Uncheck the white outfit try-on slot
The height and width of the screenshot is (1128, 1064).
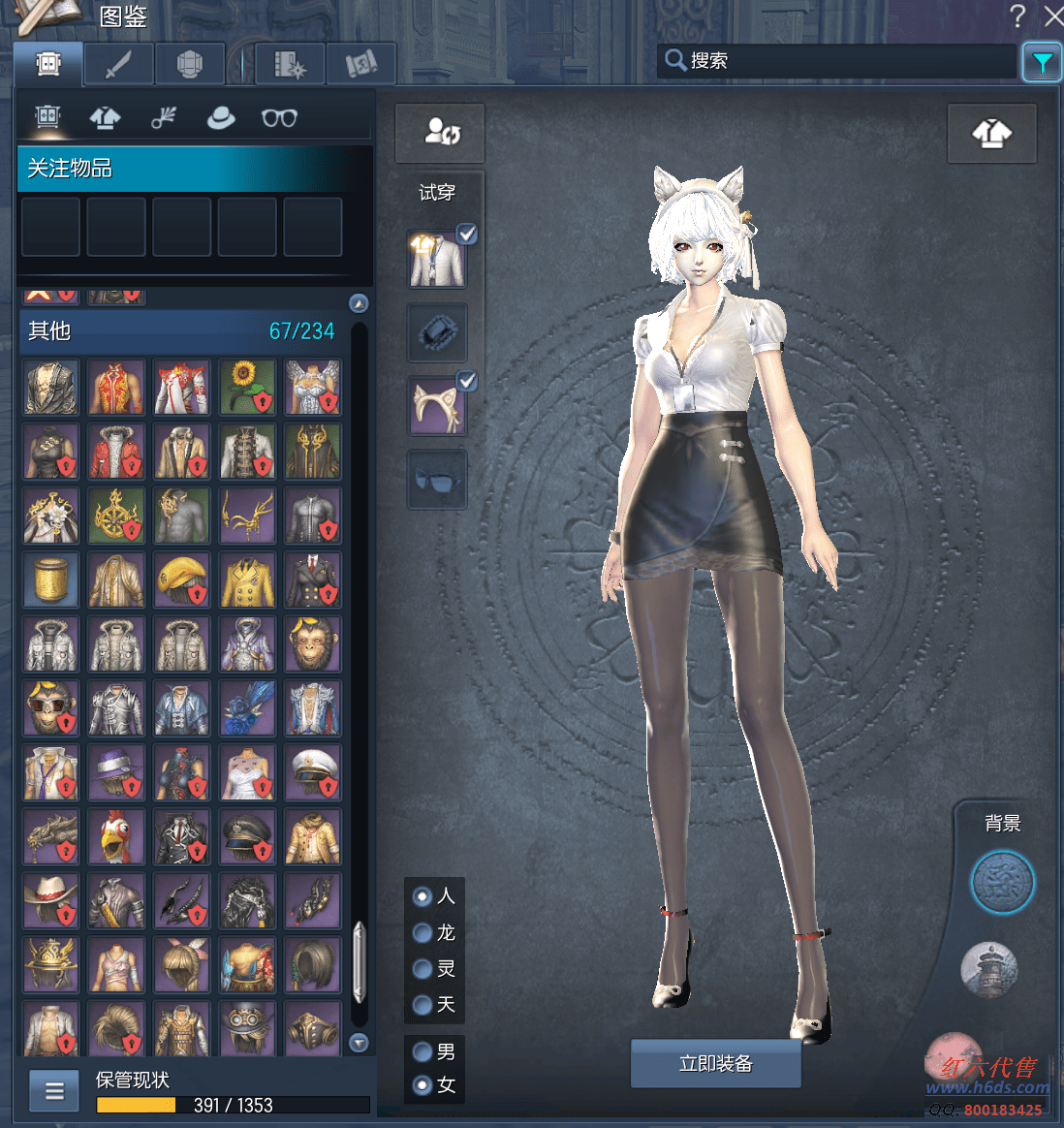[467, 234]
